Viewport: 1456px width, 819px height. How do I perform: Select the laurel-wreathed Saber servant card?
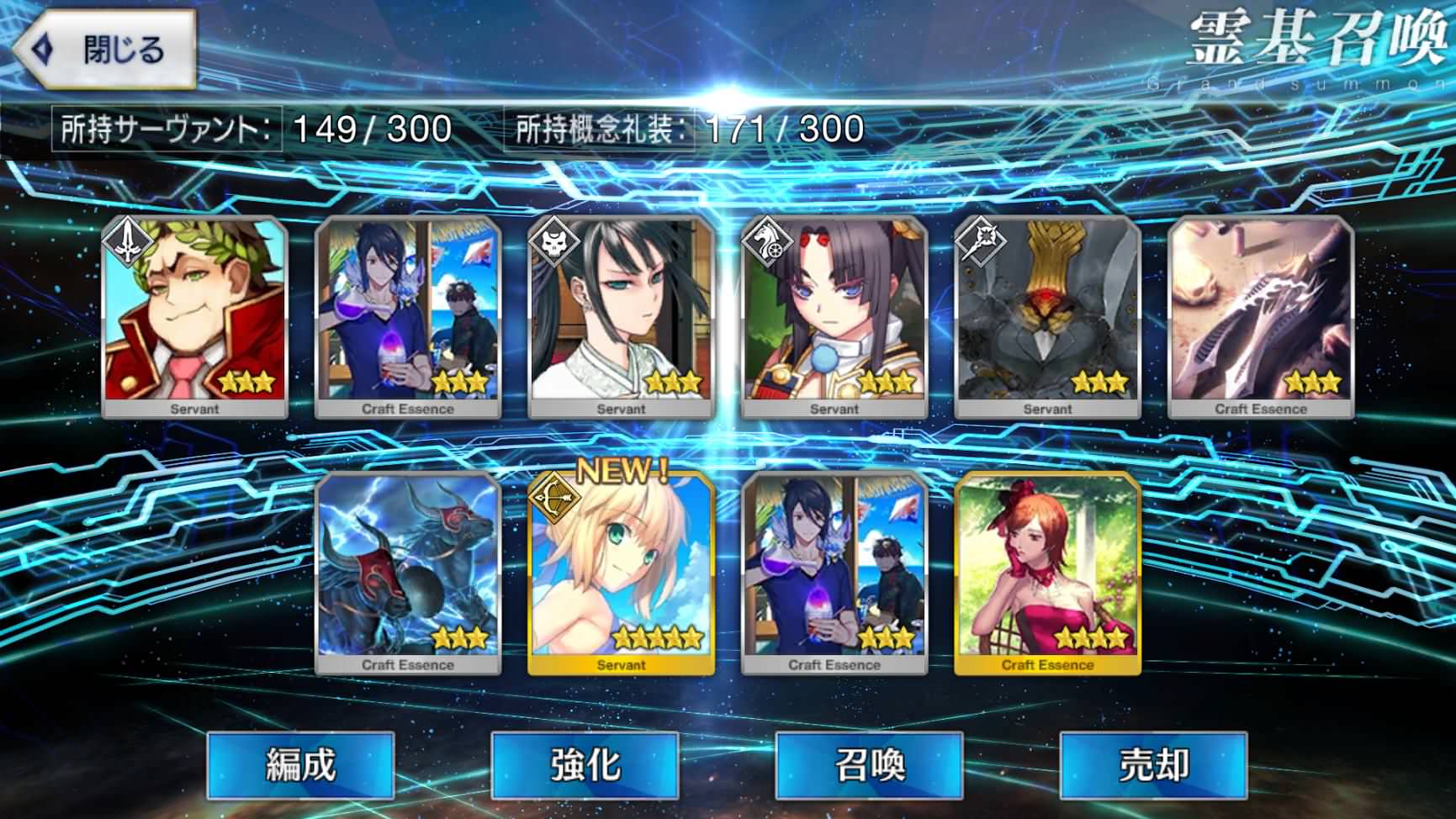pos(194,317)
